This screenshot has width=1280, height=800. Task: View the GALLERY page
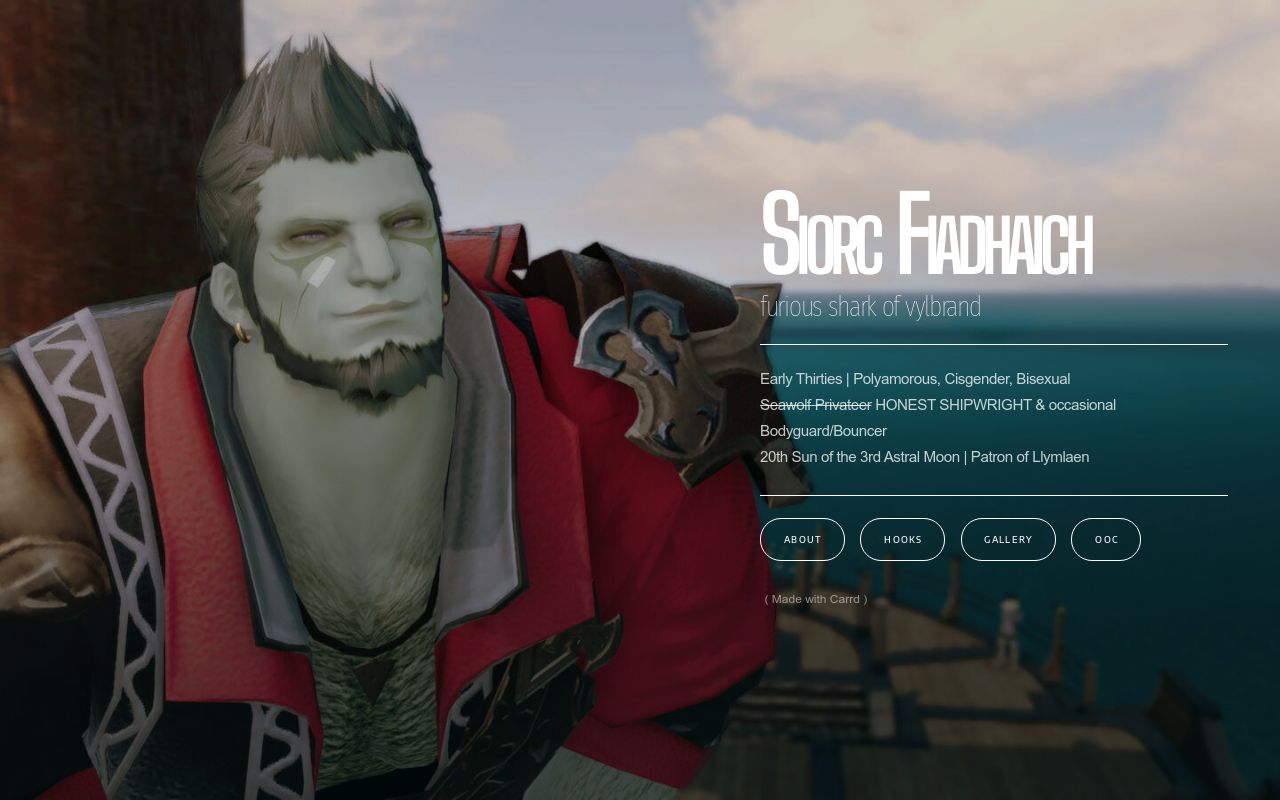click(x=1008, y=539)
